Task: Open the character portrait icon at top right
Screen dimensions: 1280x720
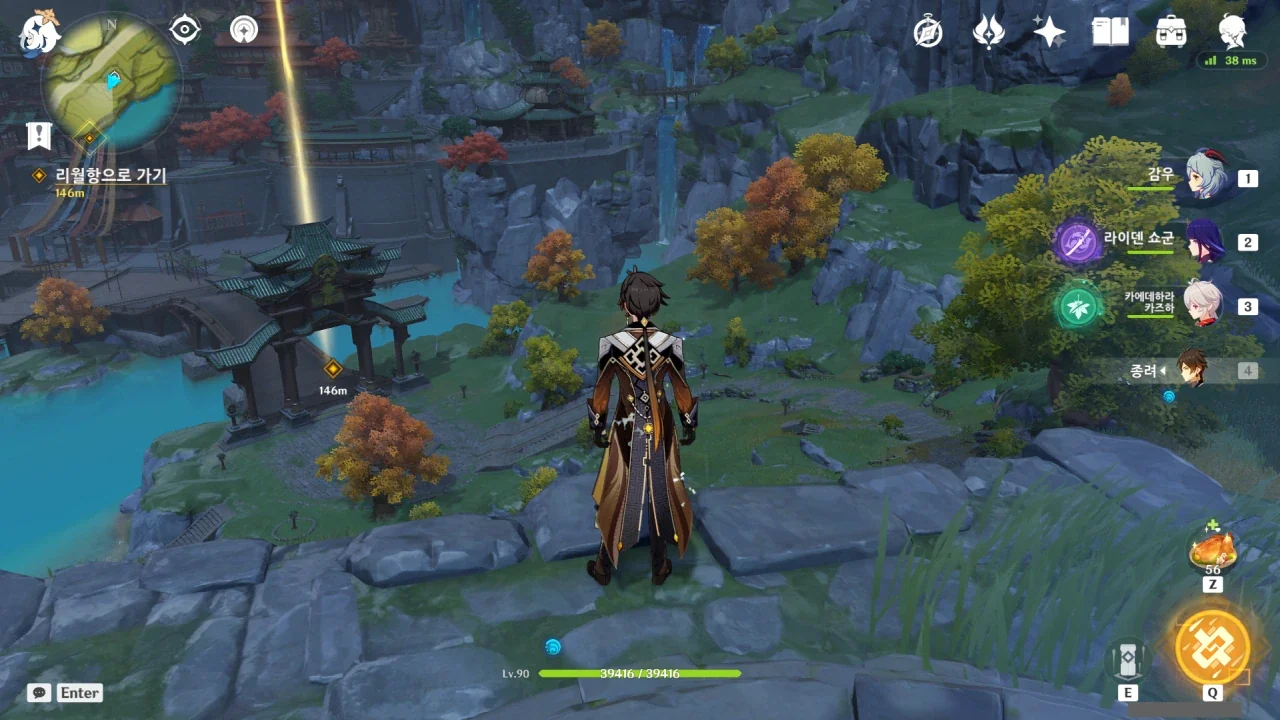Action: coord(1232,30)
